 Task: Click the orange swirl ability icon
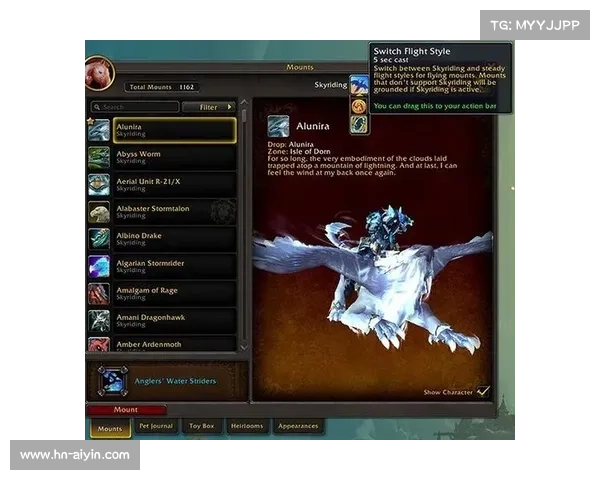(x=358, y=105)
